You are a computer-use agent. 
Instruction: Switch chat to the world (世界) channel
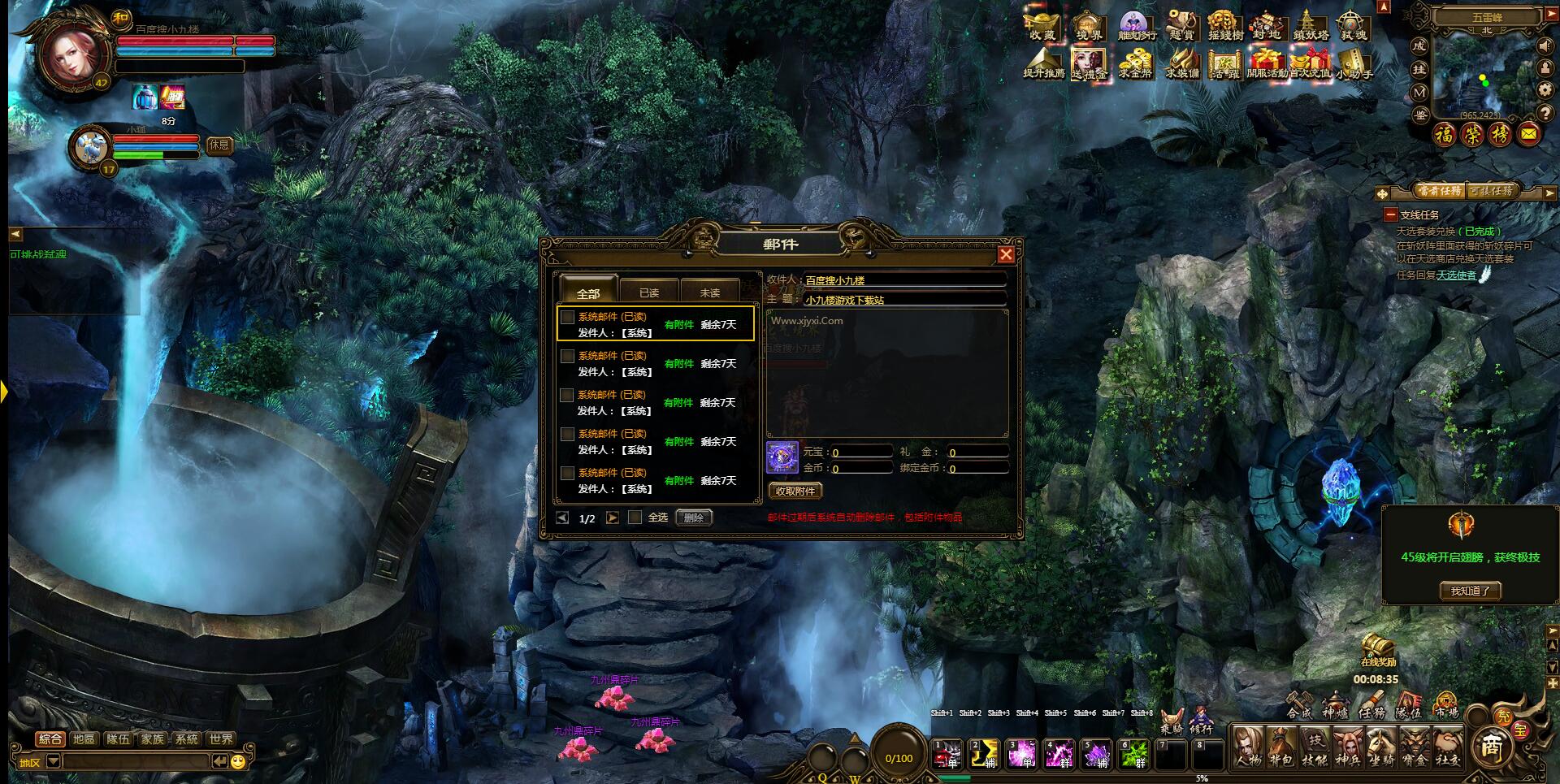tap(221, 739)
